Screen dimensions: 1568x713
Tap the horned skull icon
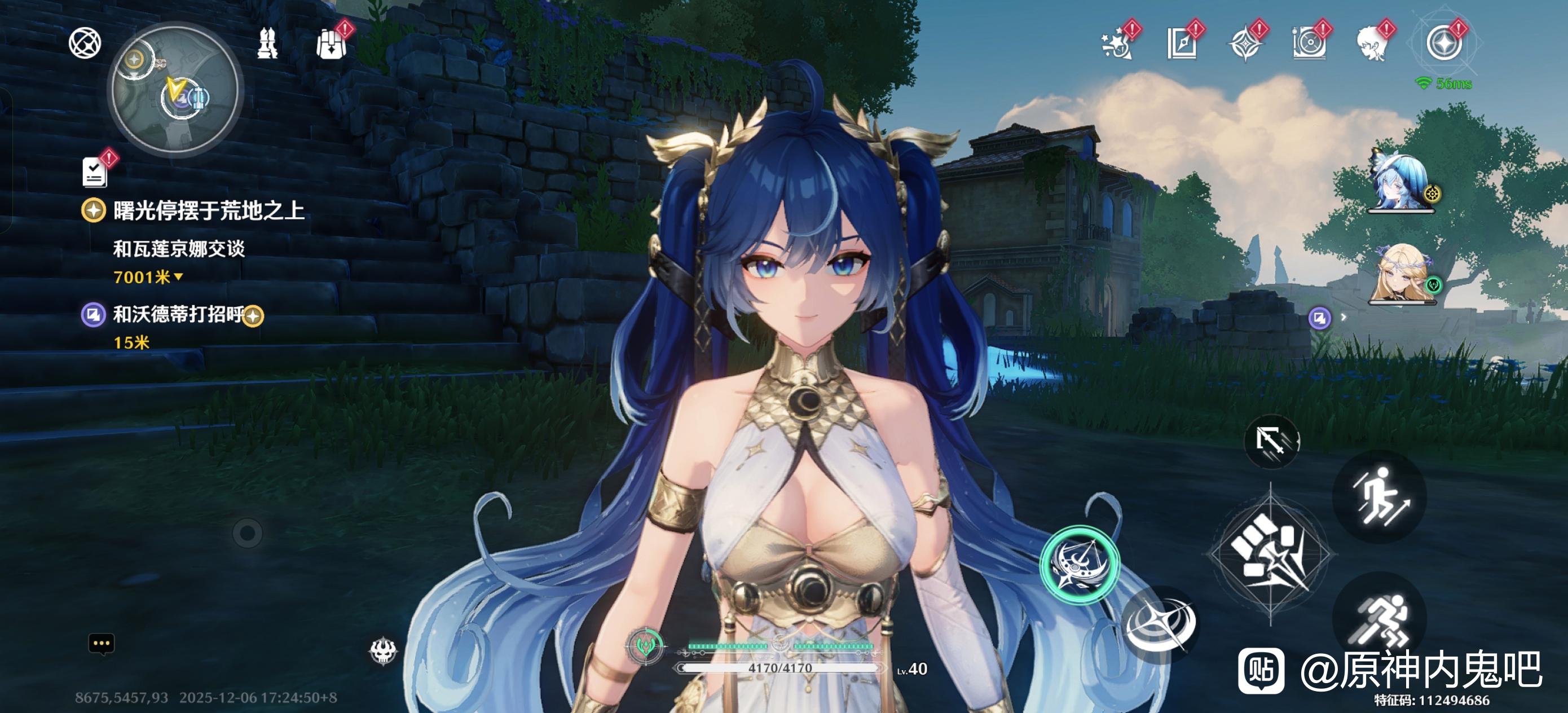[x=384, y=650]
